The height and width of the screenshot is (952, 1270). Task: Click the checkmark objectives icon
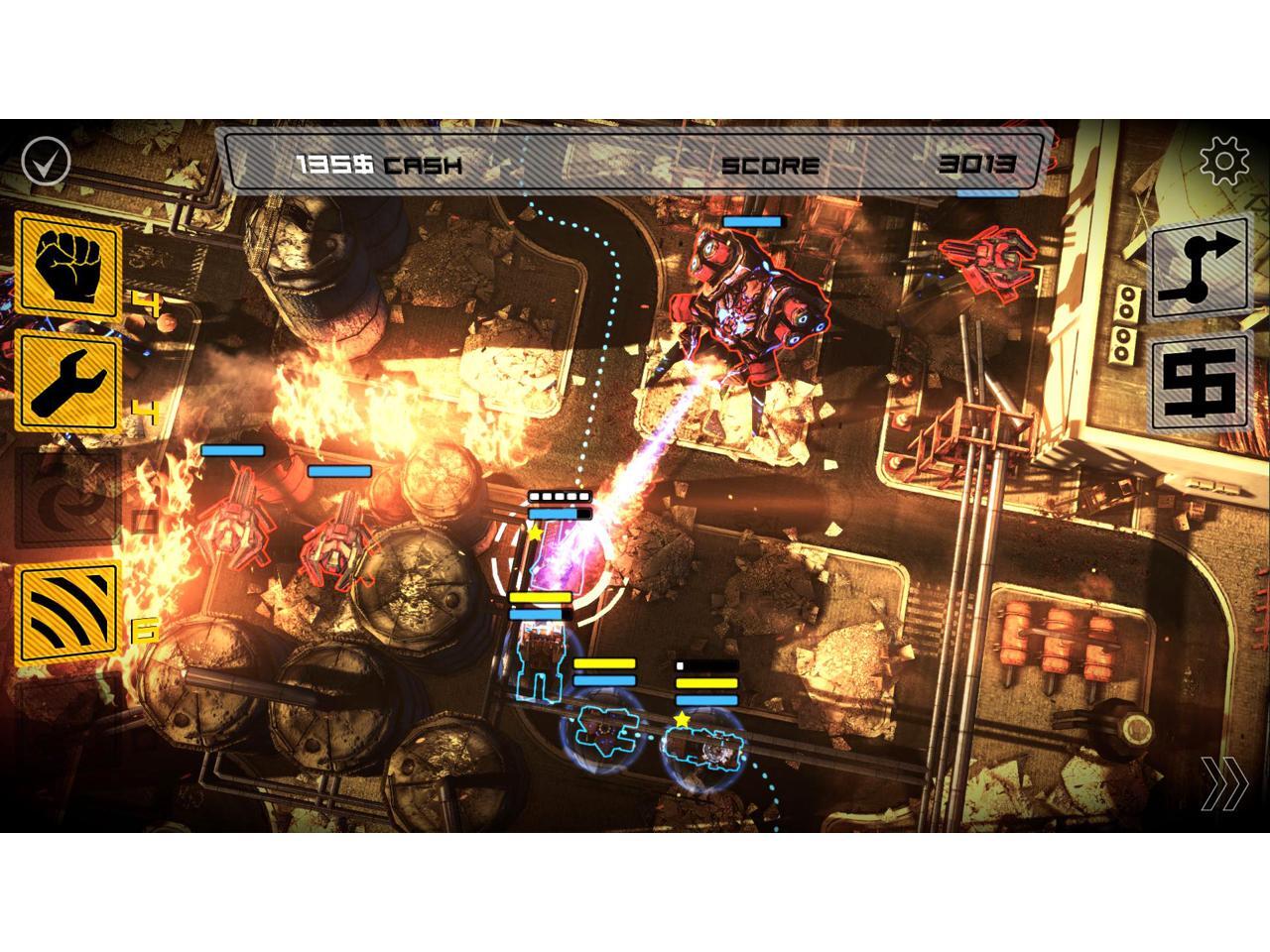point(47,160)
